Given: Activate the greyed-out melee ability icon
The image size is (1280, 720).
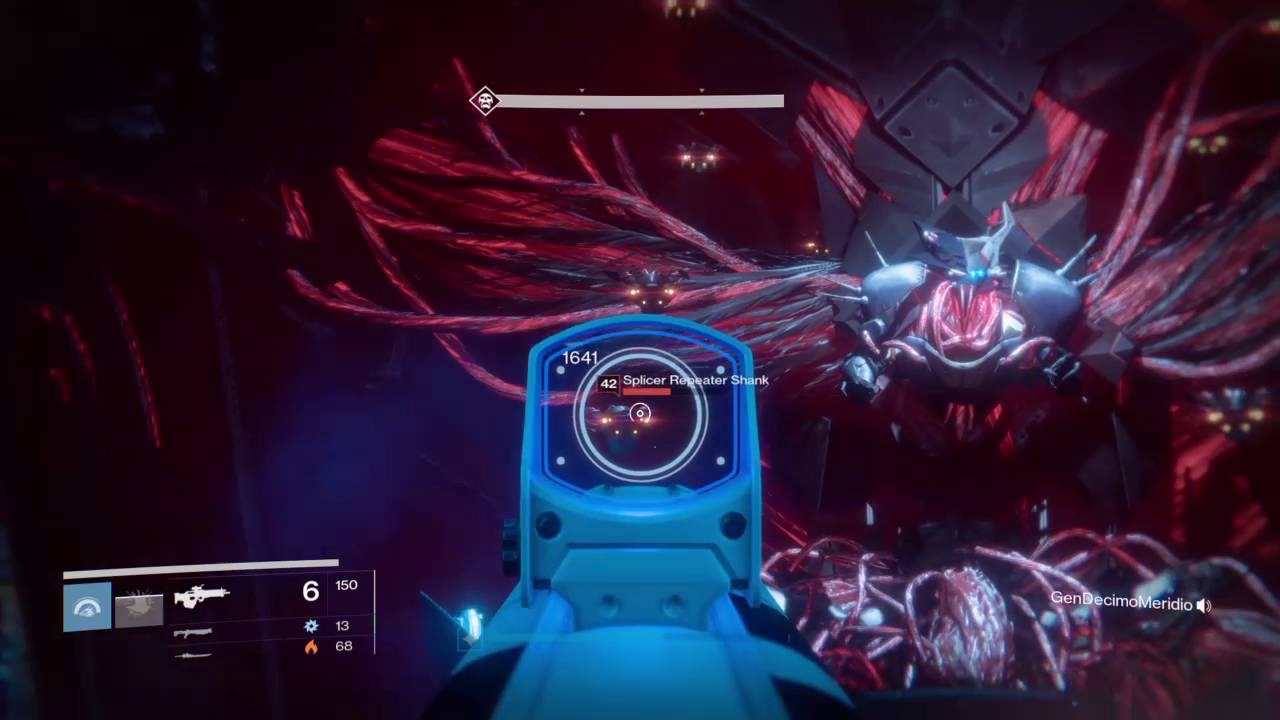Looking at the screenshot, I should 139,608.
